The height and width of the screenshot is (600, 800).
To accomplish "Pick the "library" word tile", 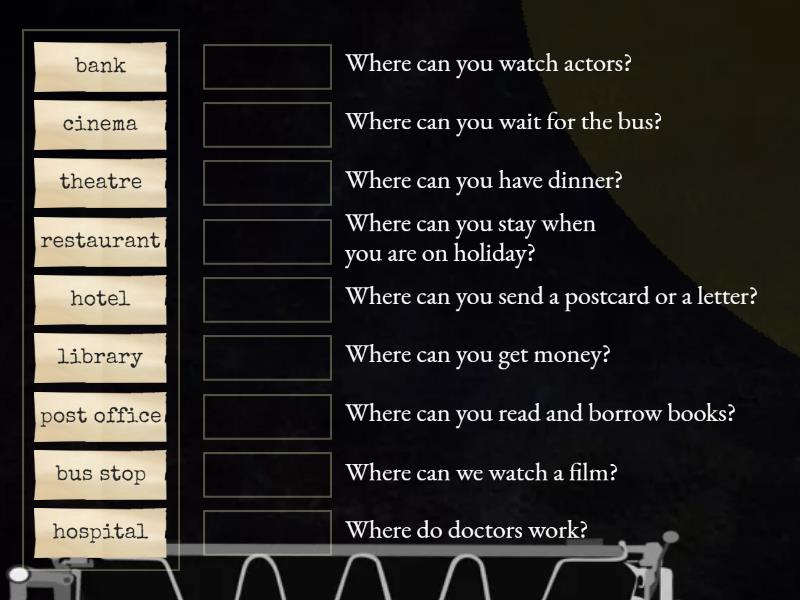I will coord(100,357).
